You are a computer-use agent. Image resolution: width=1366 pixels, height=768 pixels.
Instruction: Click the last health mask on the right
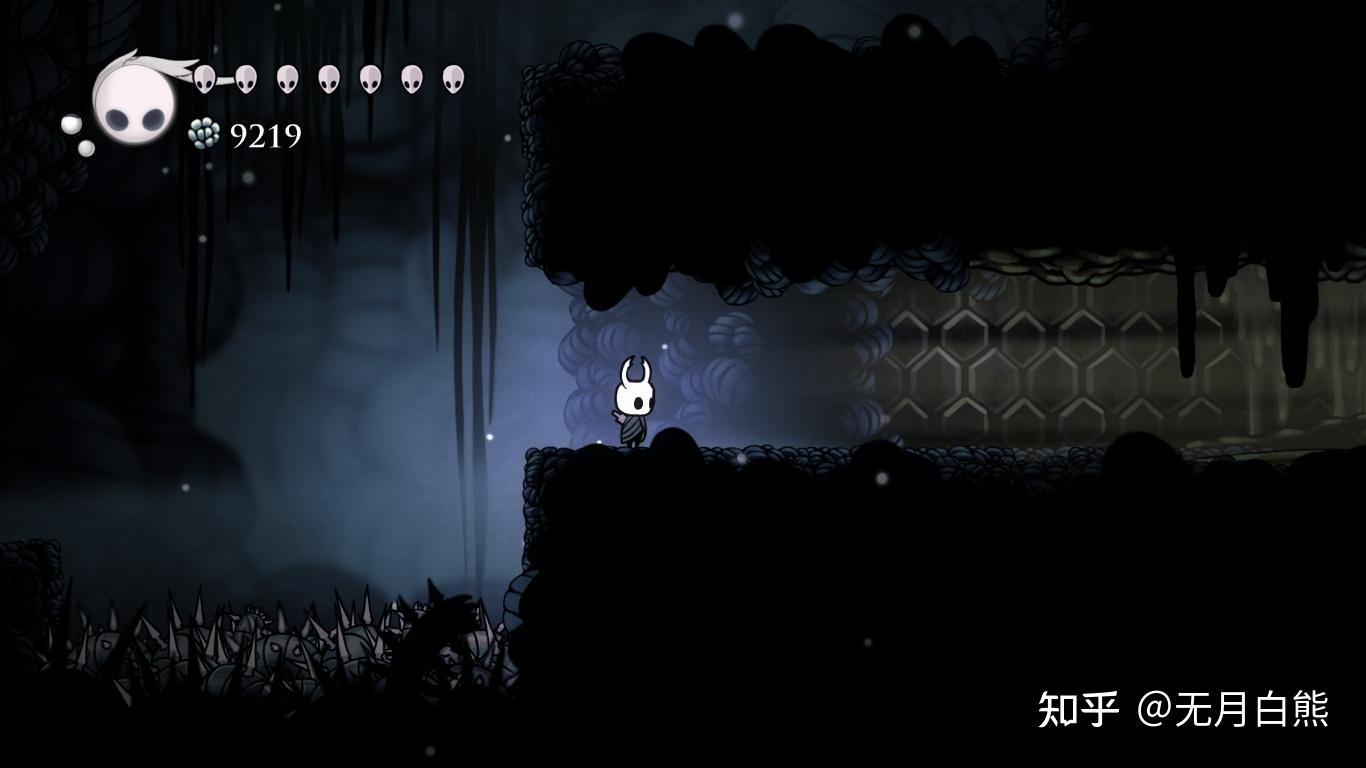point(453,78)
